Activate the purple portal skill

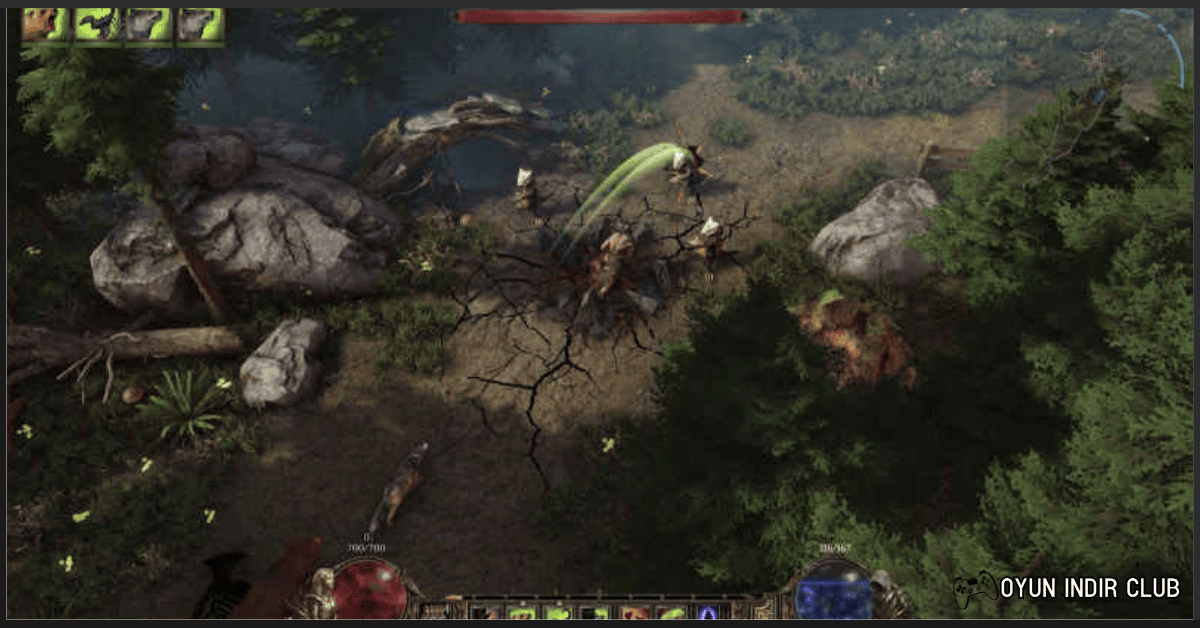coord(708,612)
